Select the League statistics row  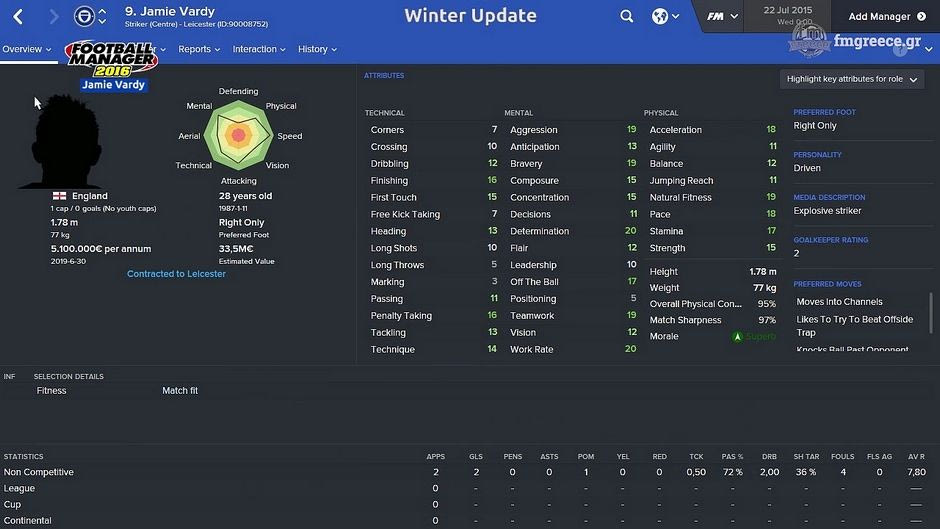click(19, 489)
